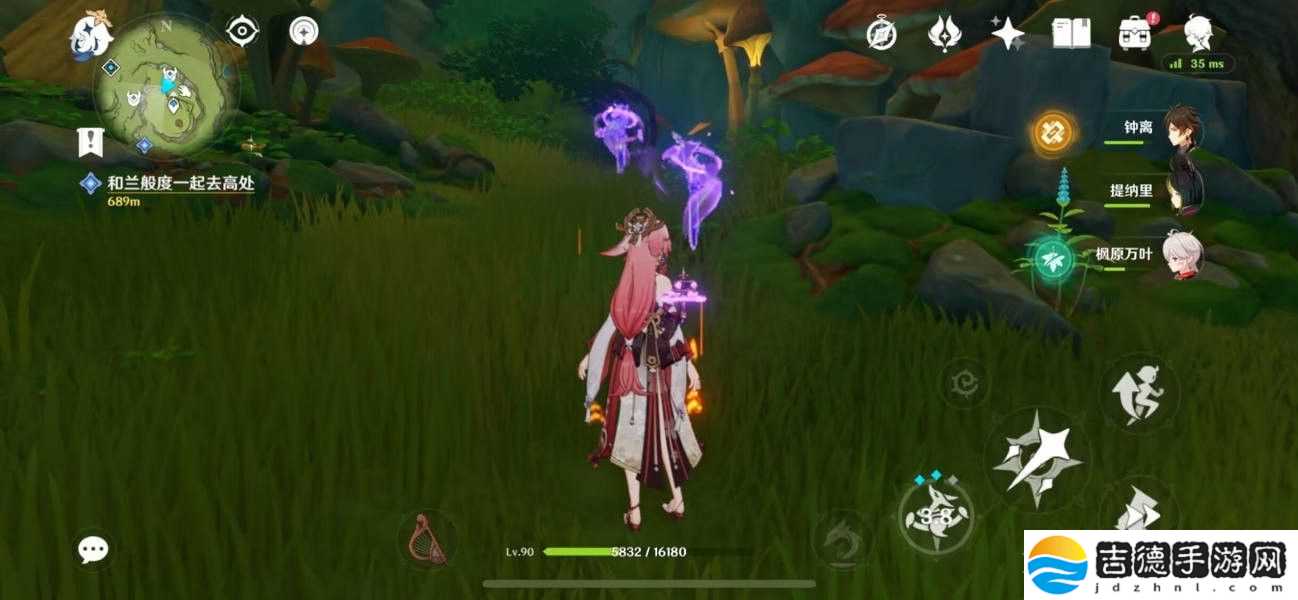
Task: Open the character profile icon
Action: (x=1198, y=33)
